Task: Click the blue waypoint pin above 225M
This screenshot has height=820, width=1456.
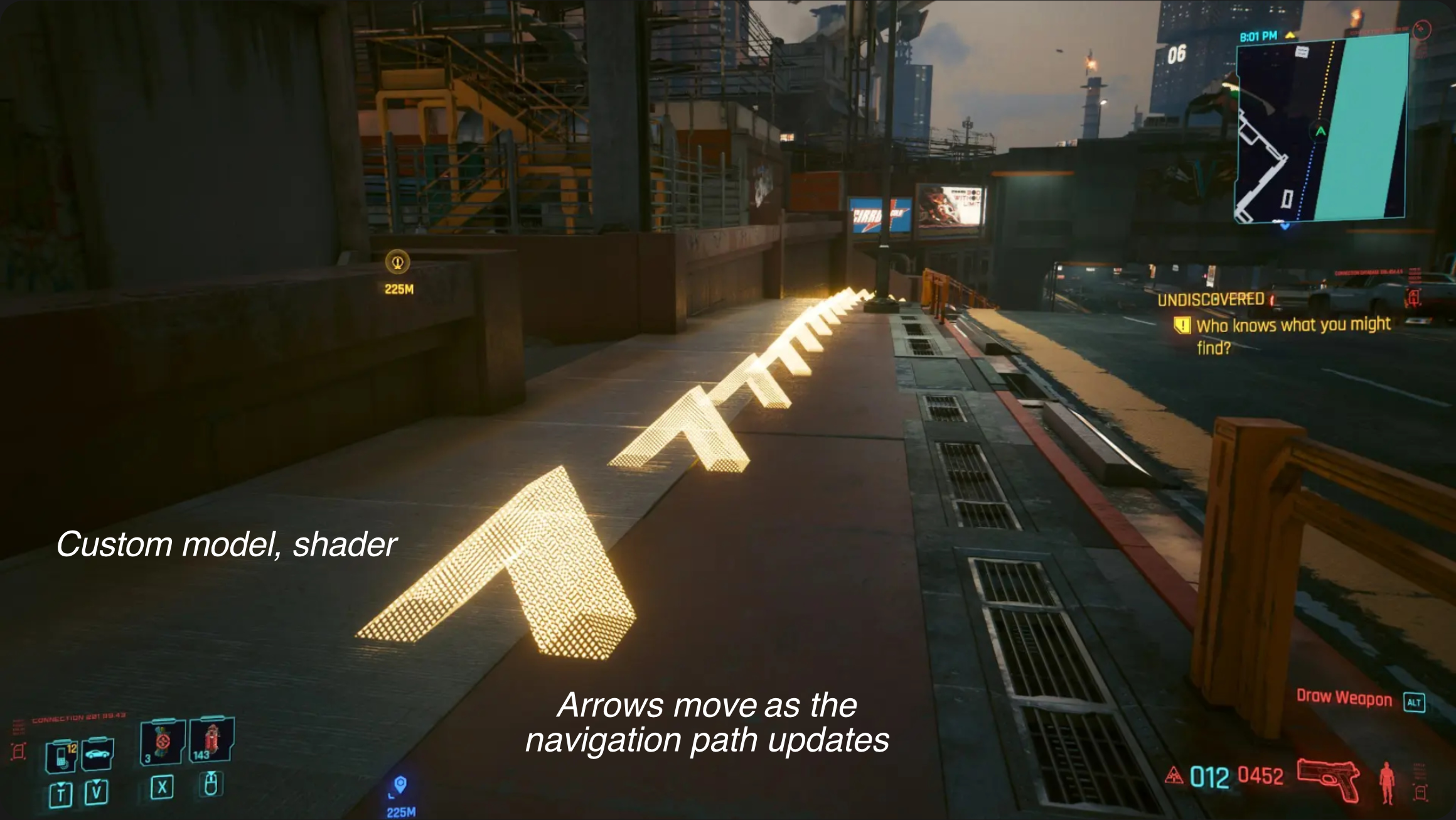Action: [400, 782]
